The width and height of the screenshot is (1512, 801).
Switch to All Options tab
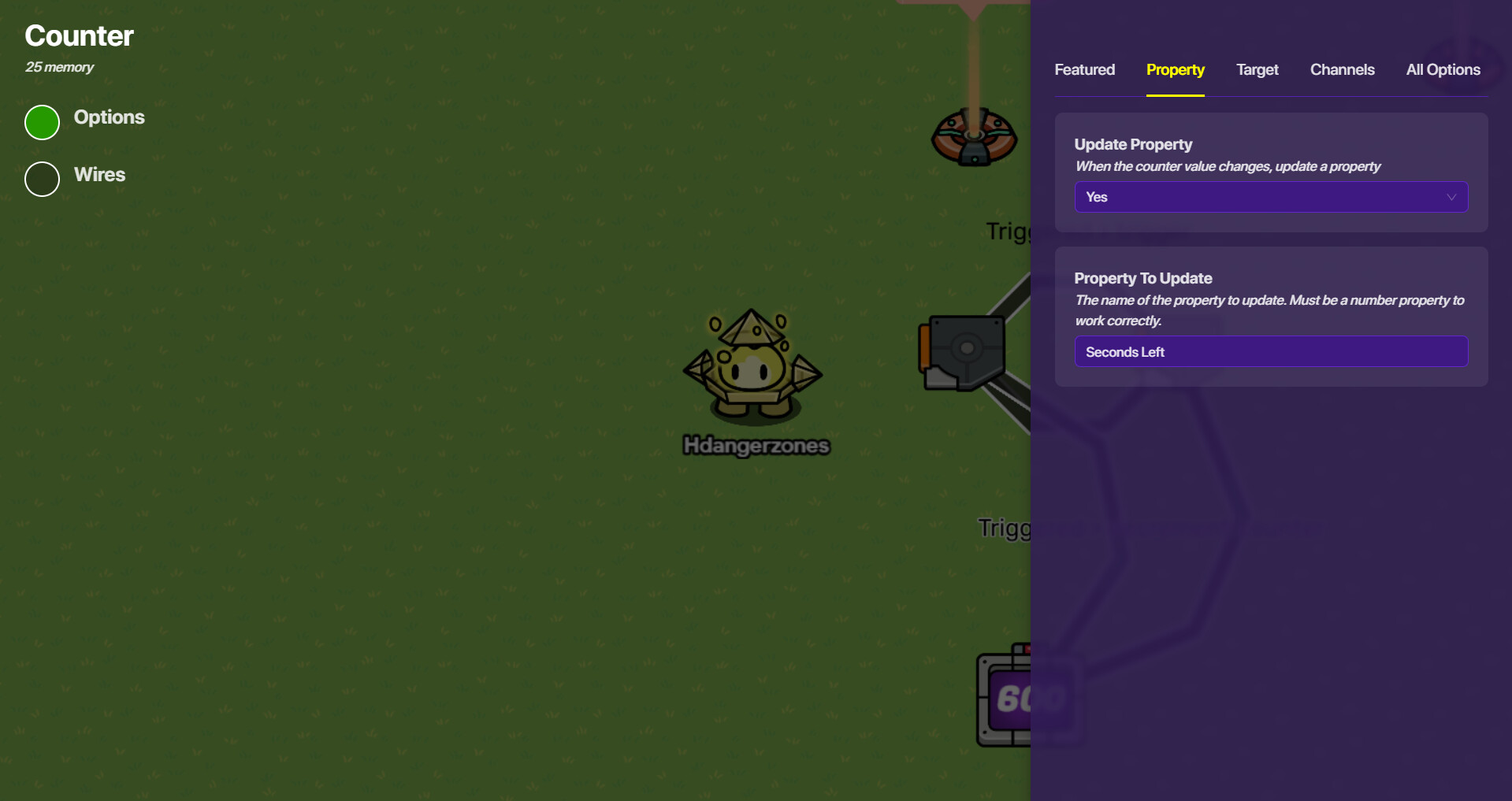1443,70
